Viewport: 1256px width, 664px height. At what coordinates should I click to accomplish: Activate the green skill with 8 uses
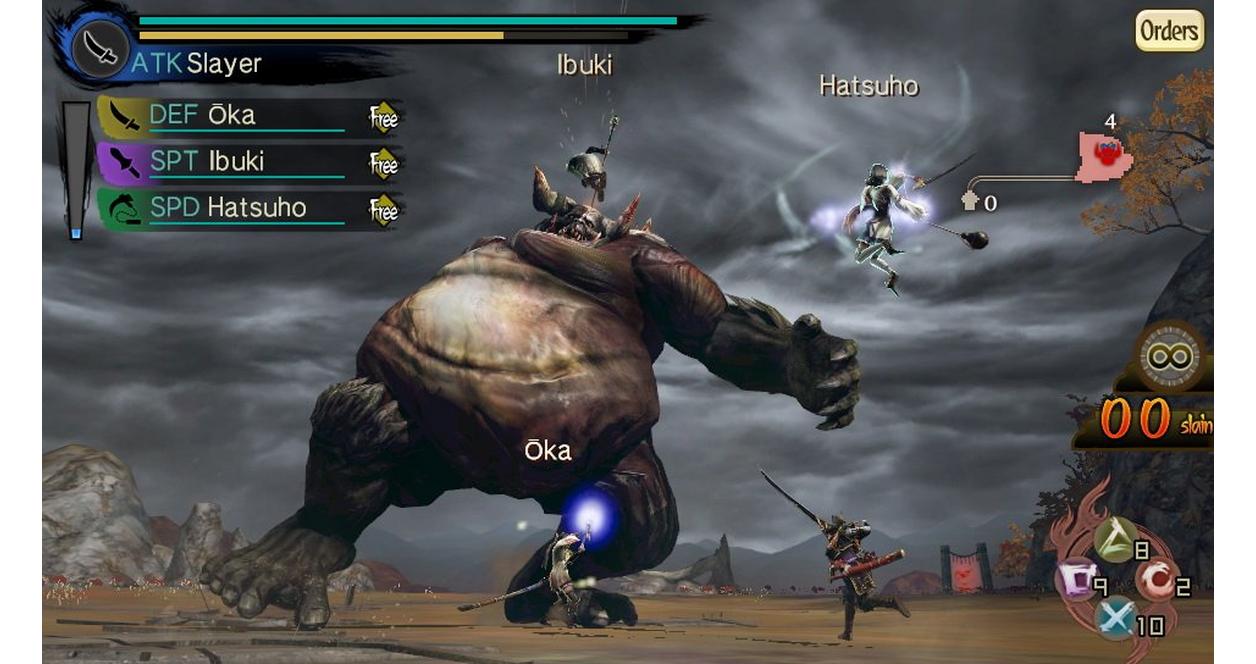click(1115, 540)
